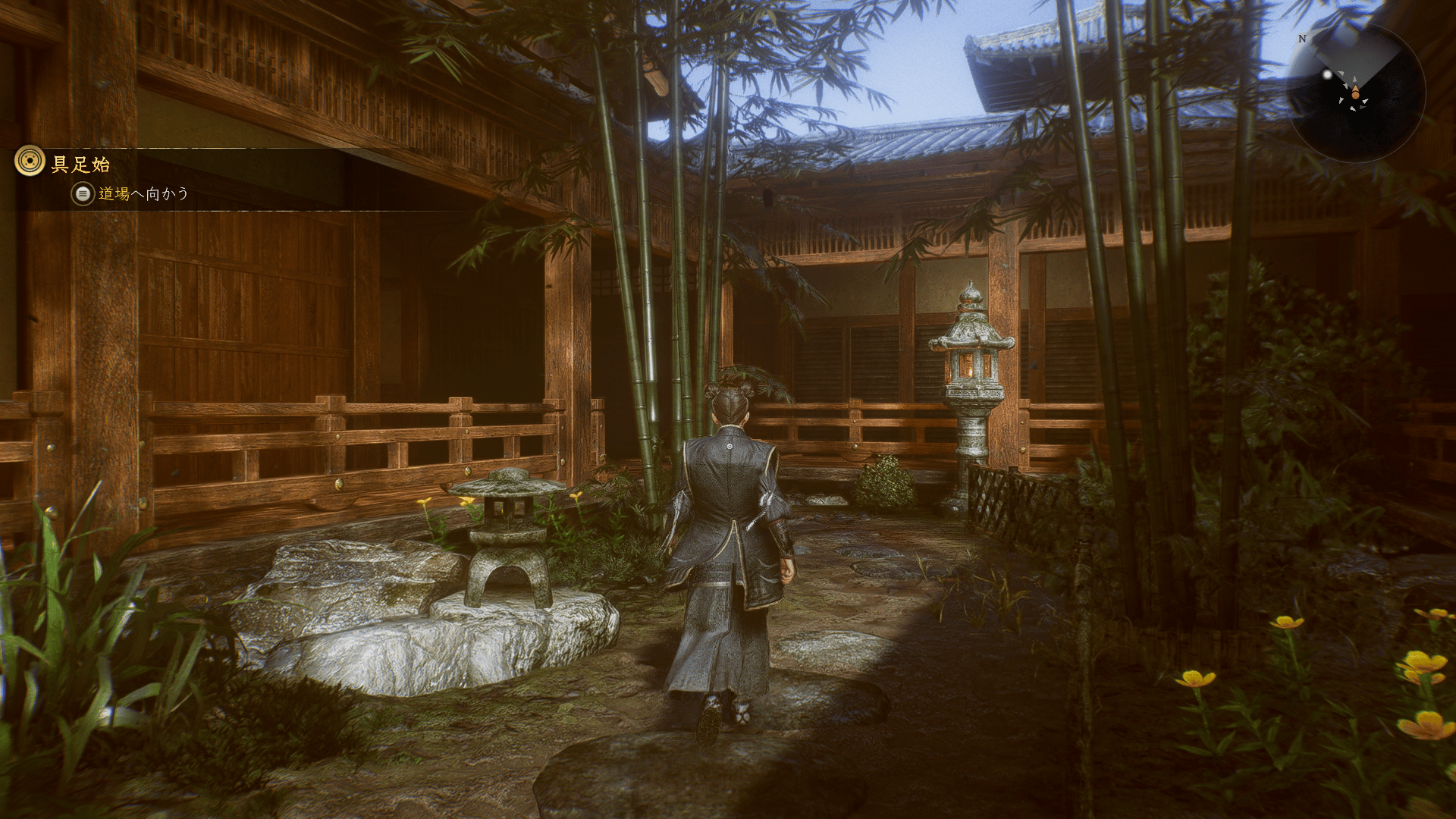The height and width of the screenshot is (819, 1456).
Task: Click the gold quest emblem icon
Action: (x=30, y=162)
